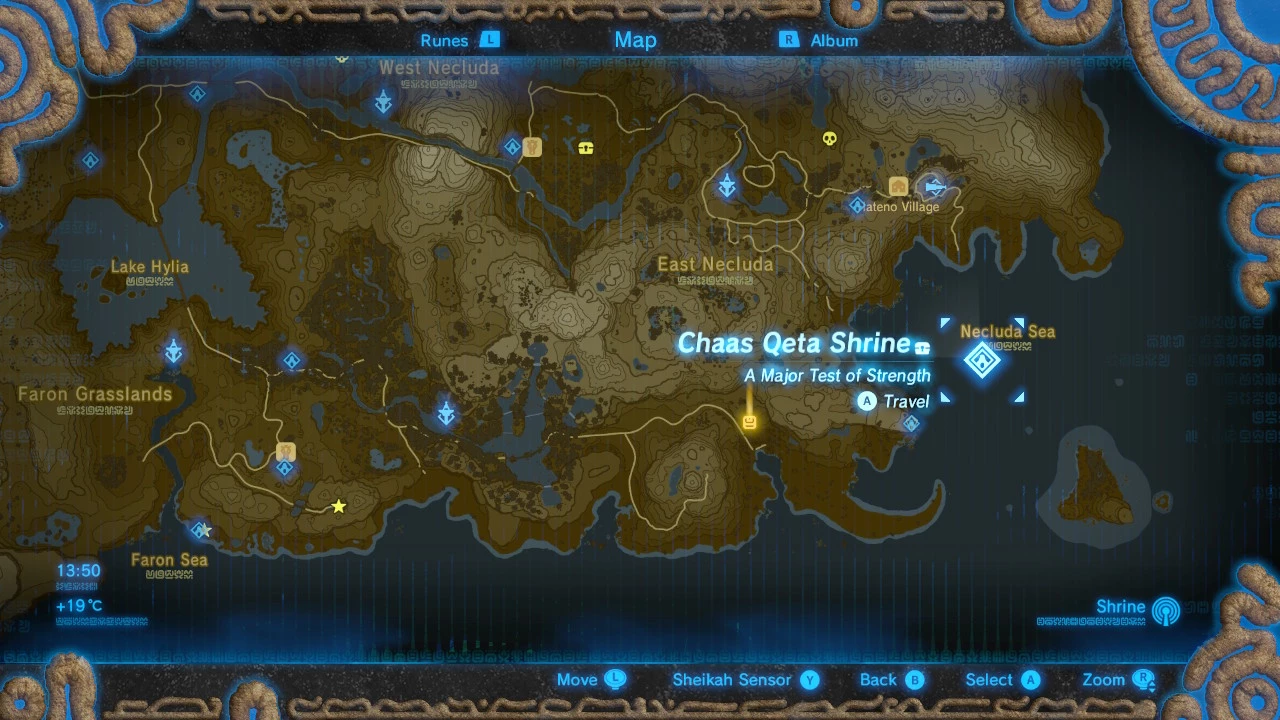Select the shrine icon near Lake Hylia
The image size is (1280, 720).
click(x=90, y=160)
